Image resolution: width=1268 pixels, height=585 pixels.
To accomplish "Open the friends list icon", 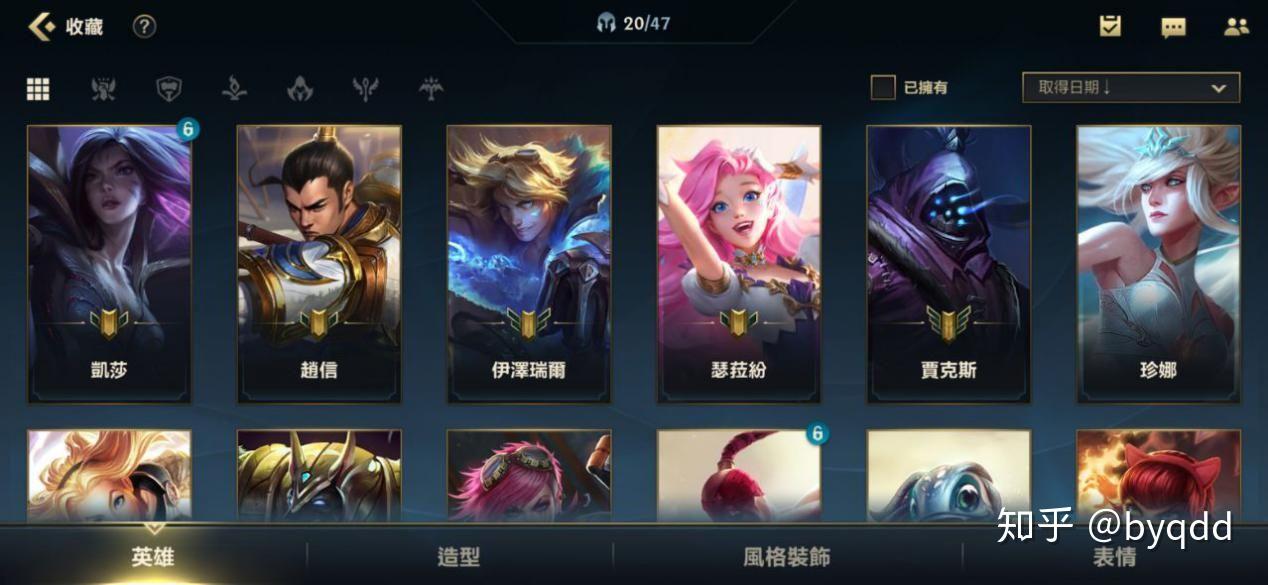I will pyautogui.click(x=1236, y=27).
